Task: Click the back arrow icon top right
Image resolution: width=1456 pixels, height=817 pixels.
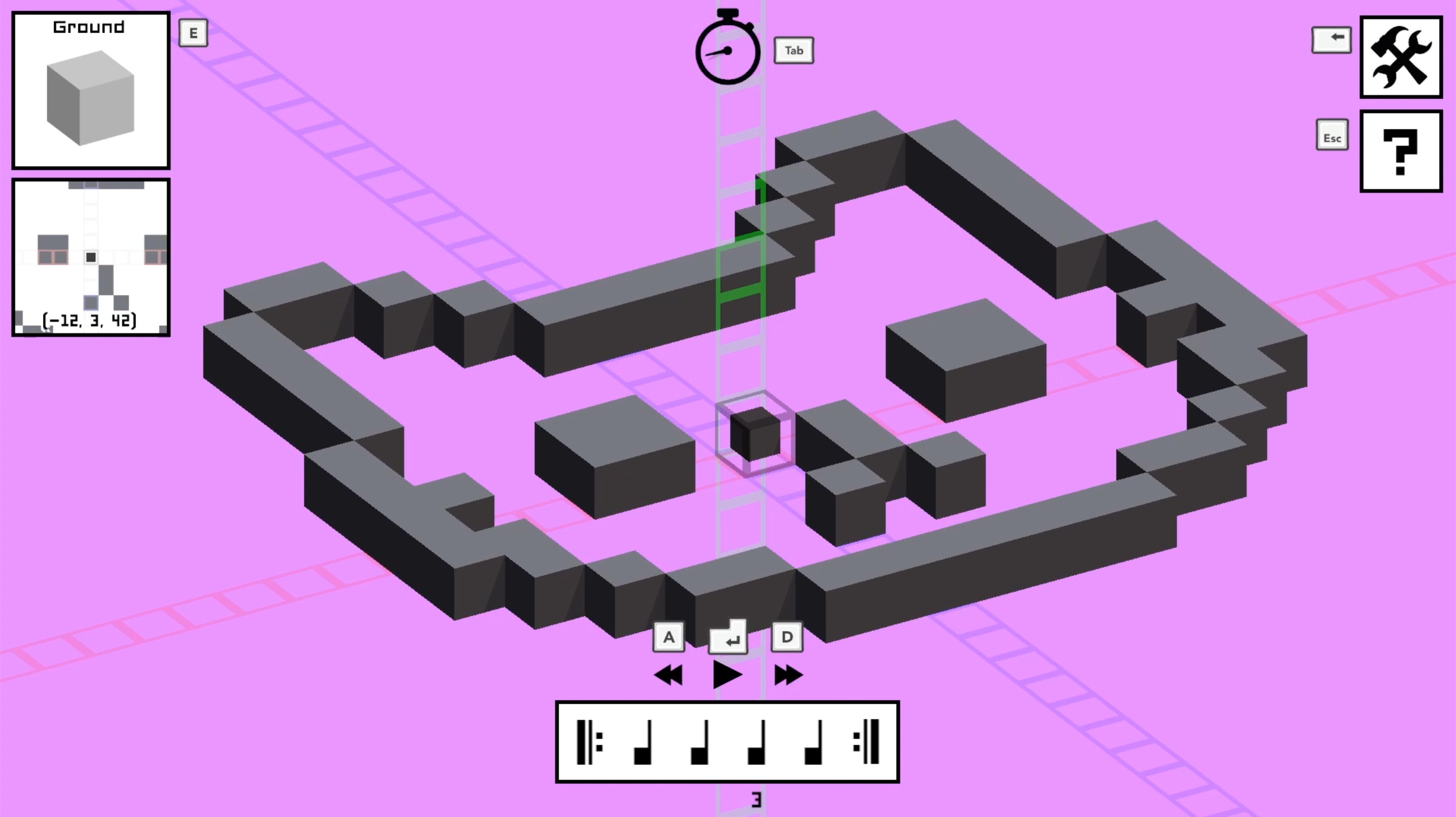Action: click(x=1332, y=38)
